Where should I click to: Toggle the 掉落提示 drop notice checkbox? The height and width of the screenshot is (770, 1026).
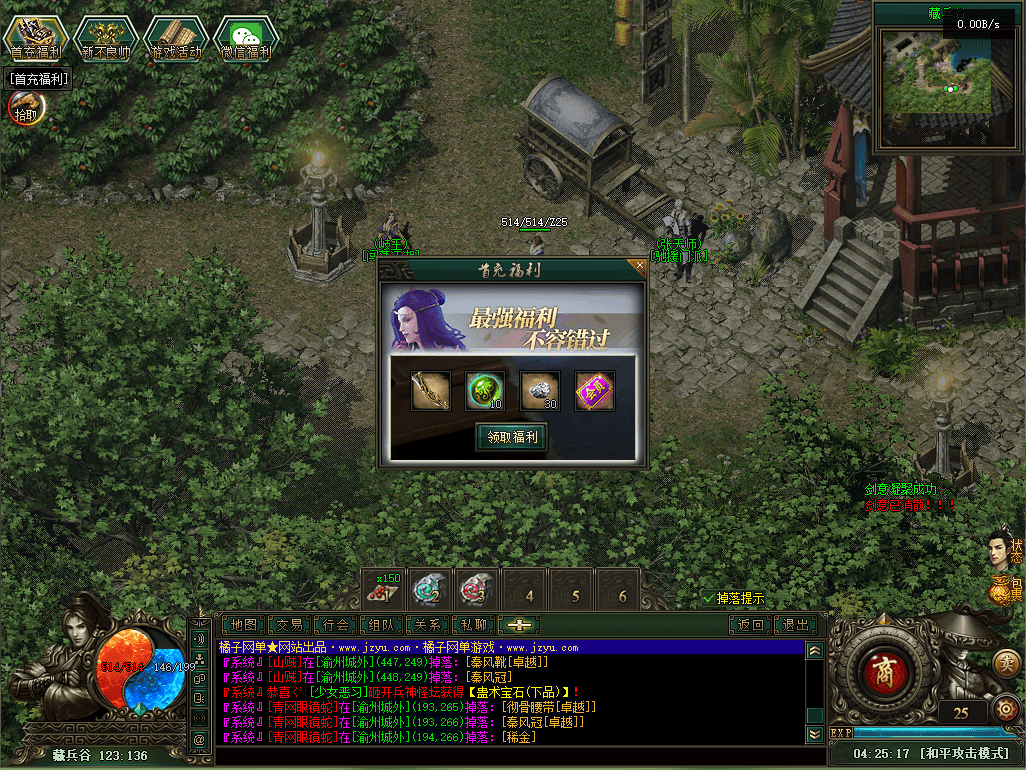tap(709, 598)
